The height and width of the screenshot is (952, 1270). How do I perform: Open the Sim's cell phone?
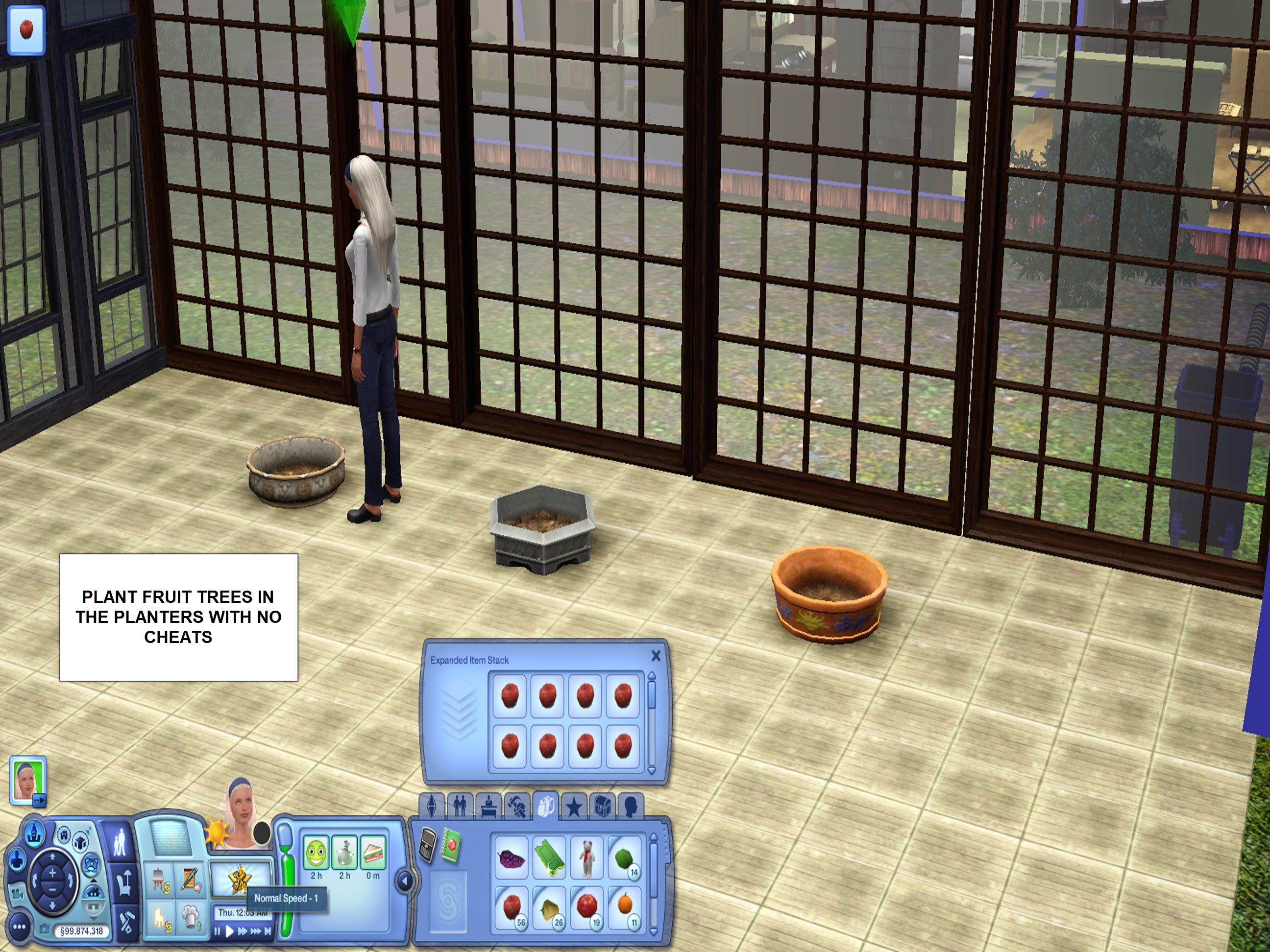[427, 846]
